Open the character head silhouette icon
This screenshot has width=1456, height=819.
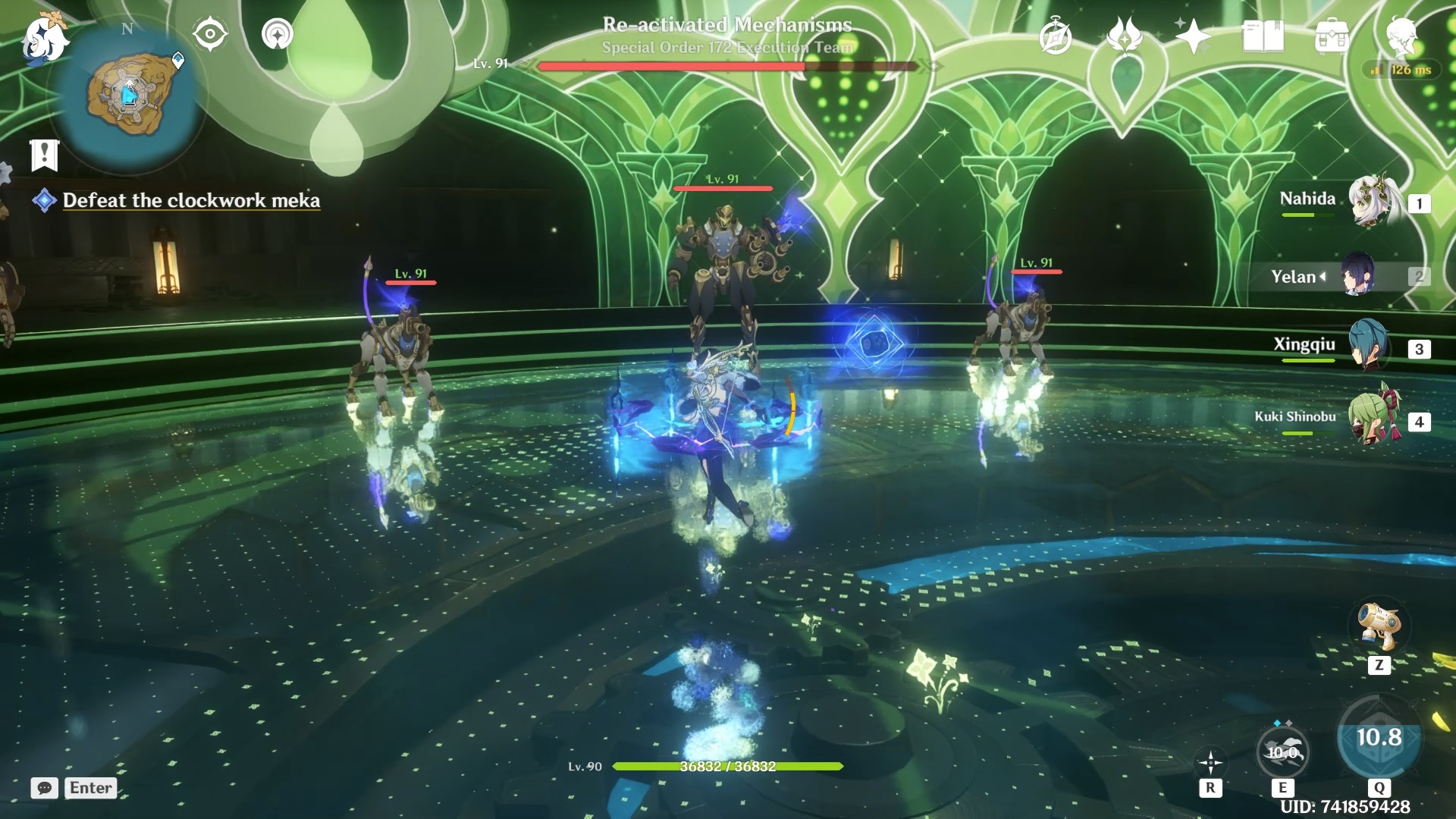(1401, 36)
